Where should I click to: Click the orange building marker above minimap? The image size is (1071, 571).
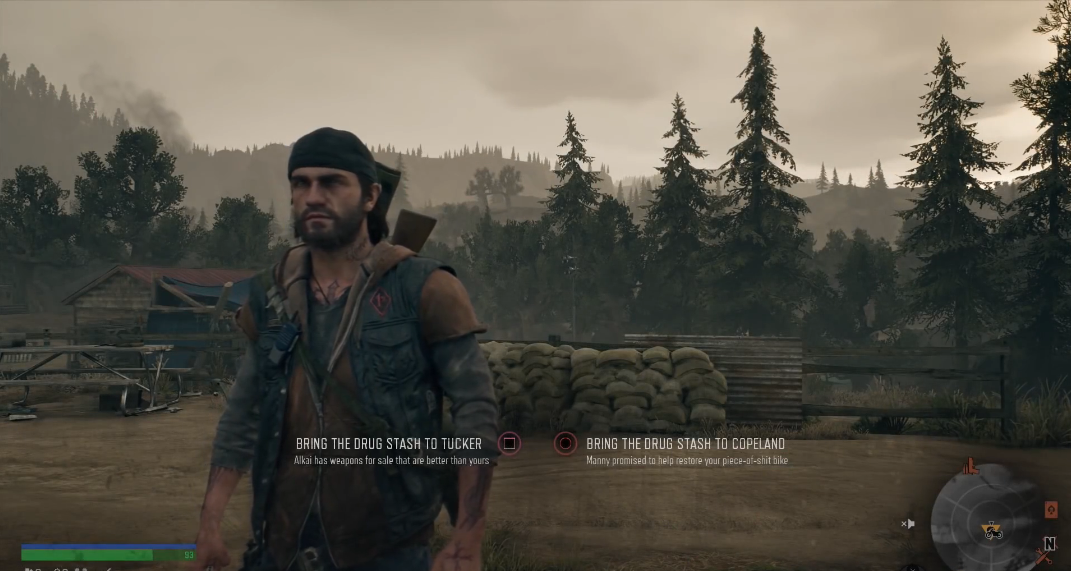pyautogui.click(x=968, y=466)
